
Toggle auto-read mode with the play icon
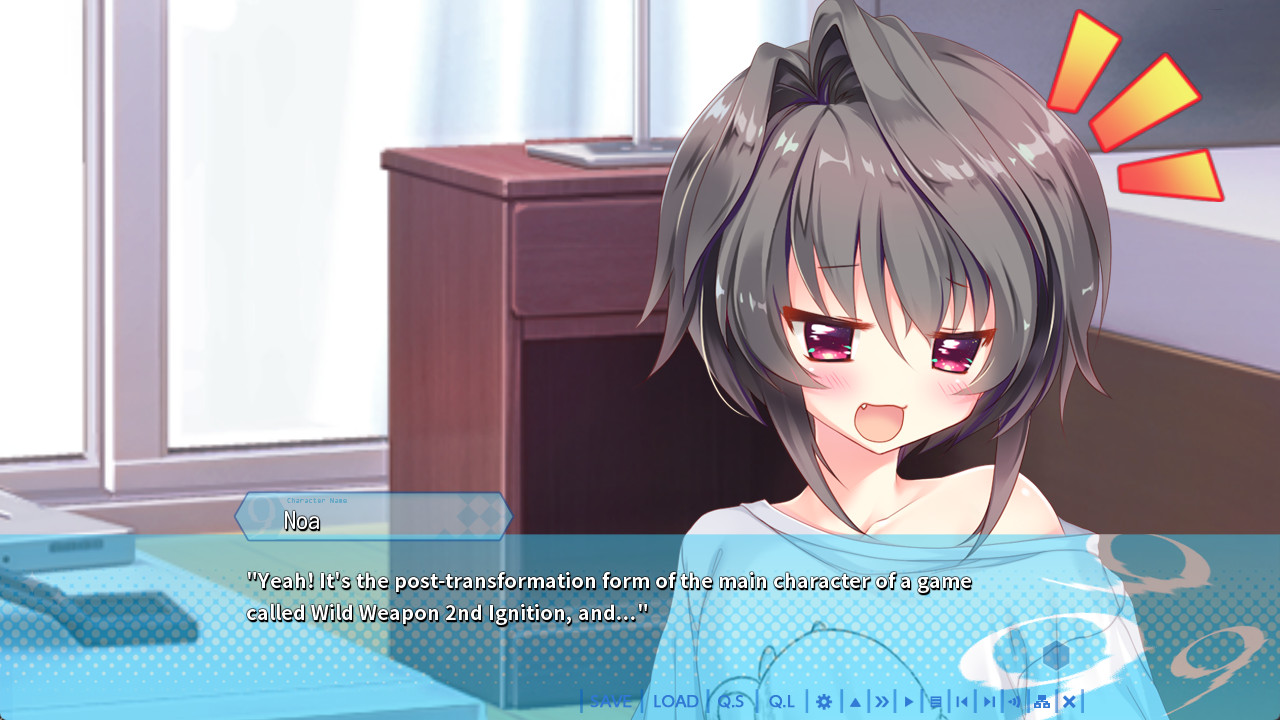(909, 701)
